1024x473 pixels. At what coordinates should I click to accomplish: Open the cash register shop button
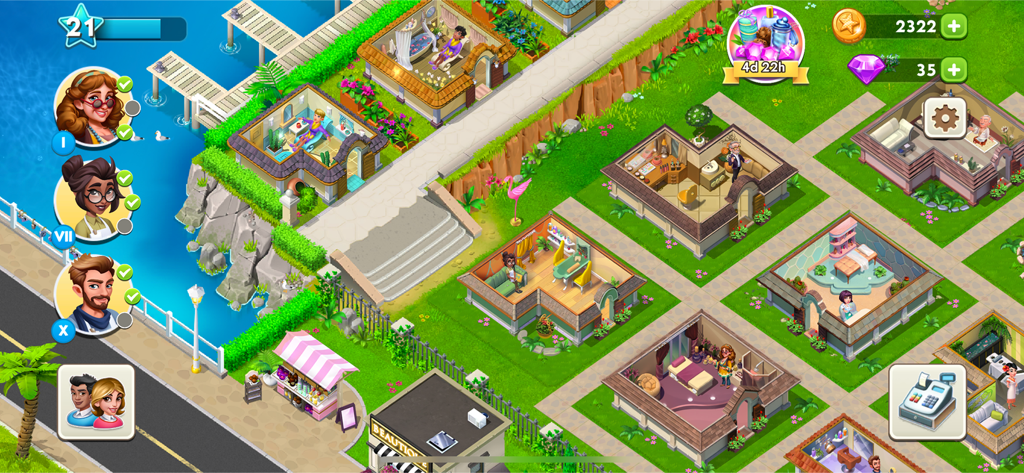tap(927, 401)
